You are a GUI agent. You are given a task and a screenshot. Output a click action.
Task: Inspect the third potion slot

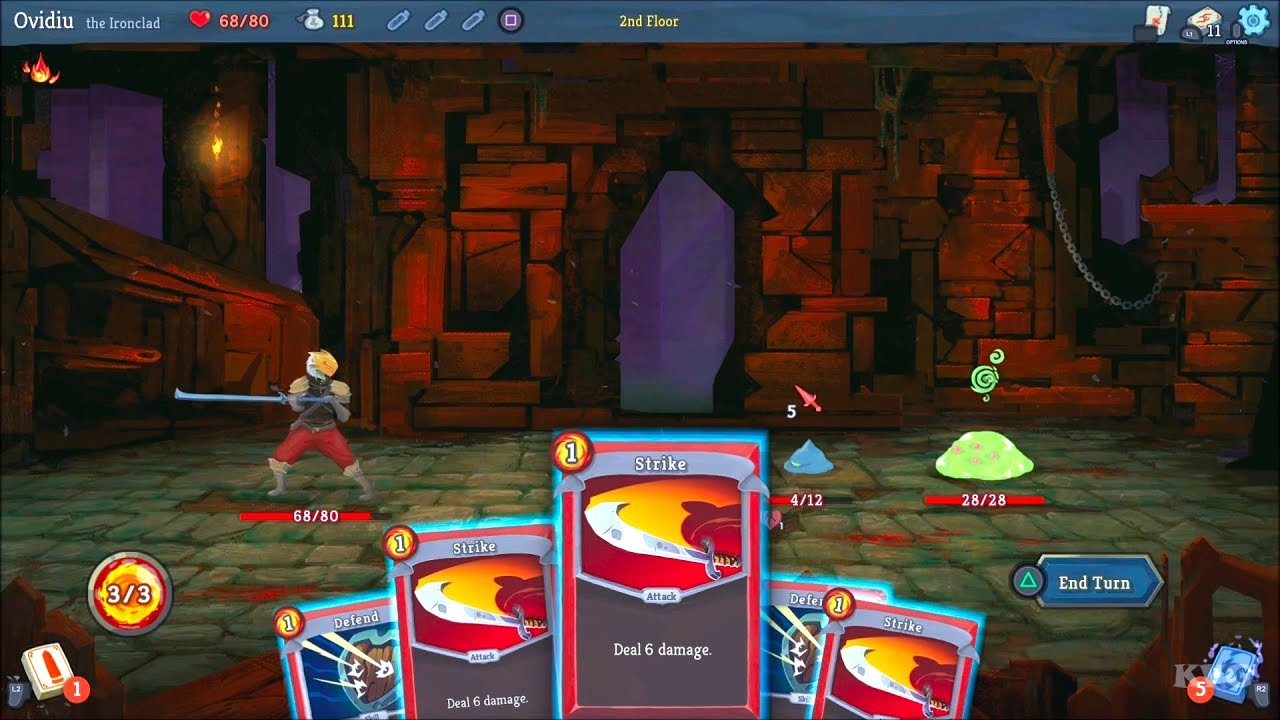(472, 20)
